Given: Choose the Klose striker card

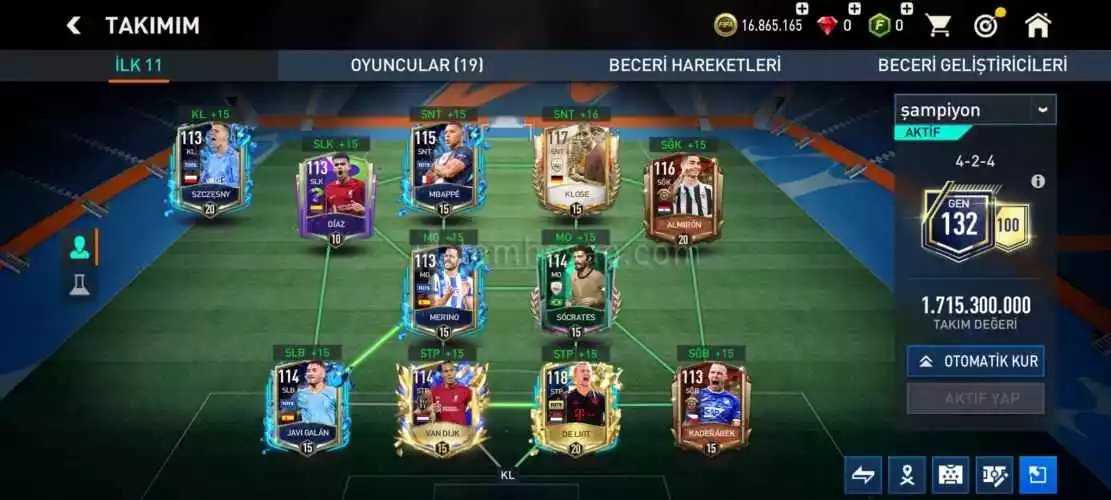Looking at the screenshot, I should 575,168.
